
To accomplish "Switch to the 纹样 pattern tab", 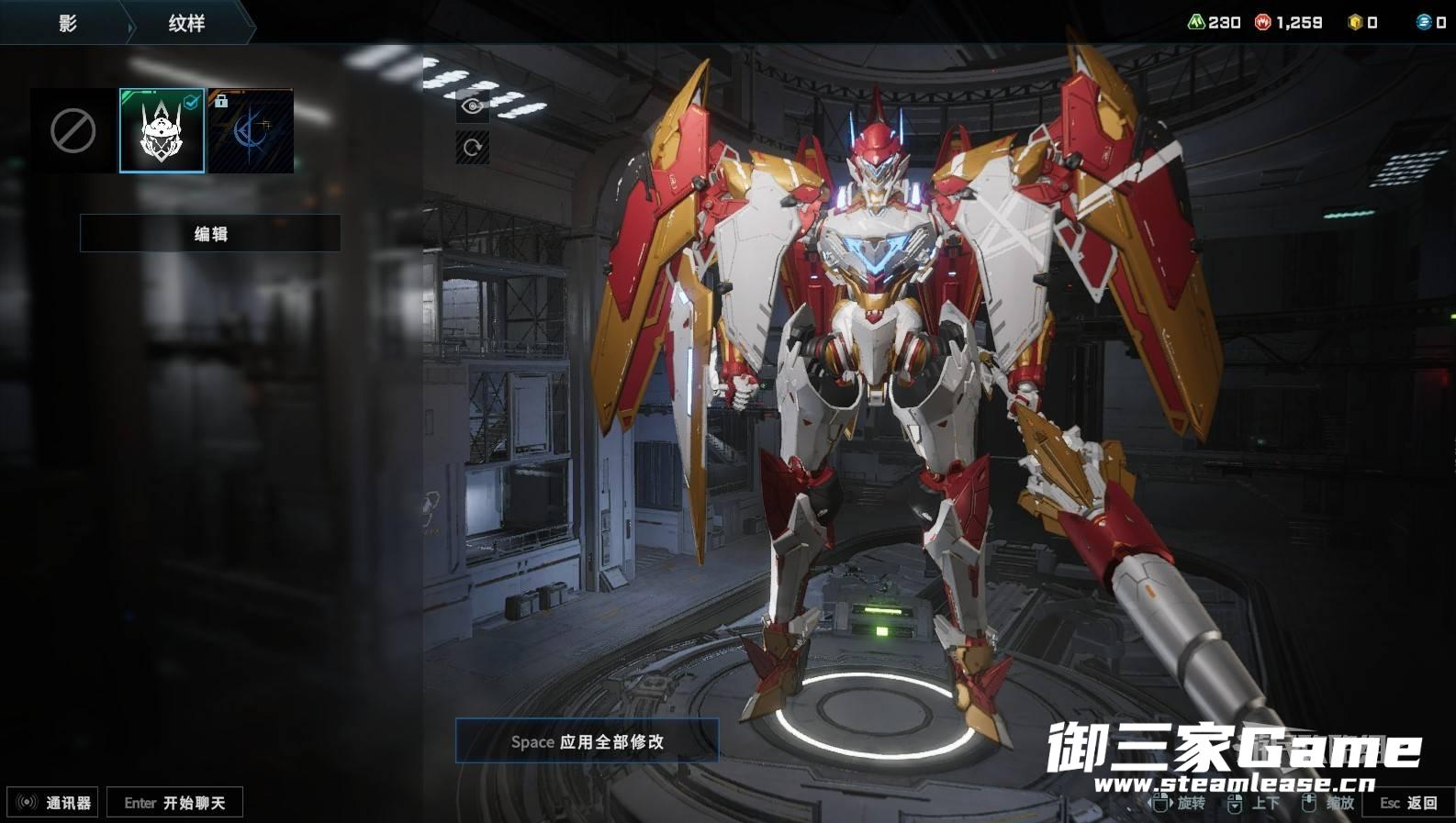I will [186, 23].
